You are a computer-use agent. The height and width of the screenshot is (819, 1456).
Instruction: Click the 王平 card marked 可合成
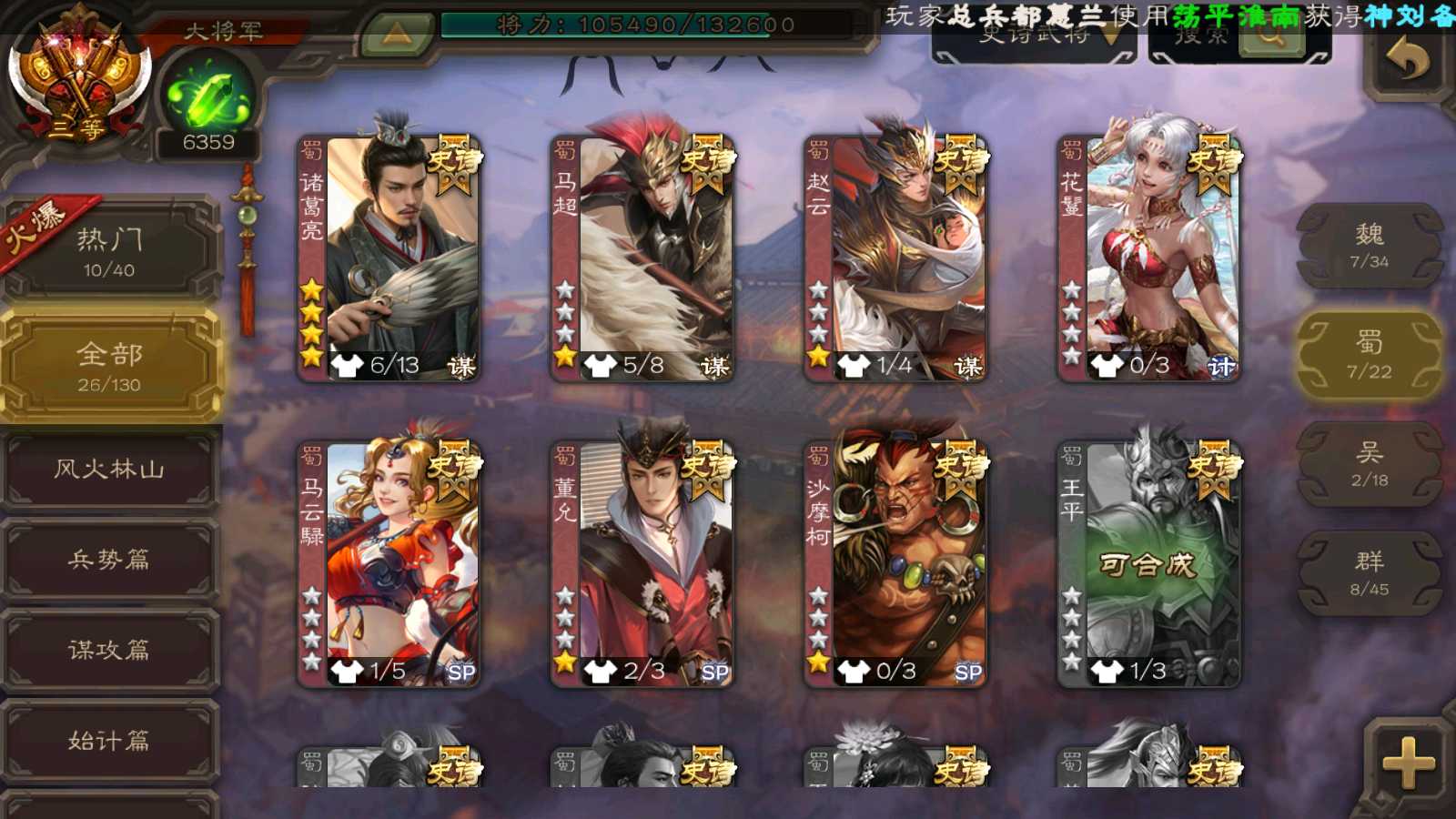click(x=1149, y=563)
